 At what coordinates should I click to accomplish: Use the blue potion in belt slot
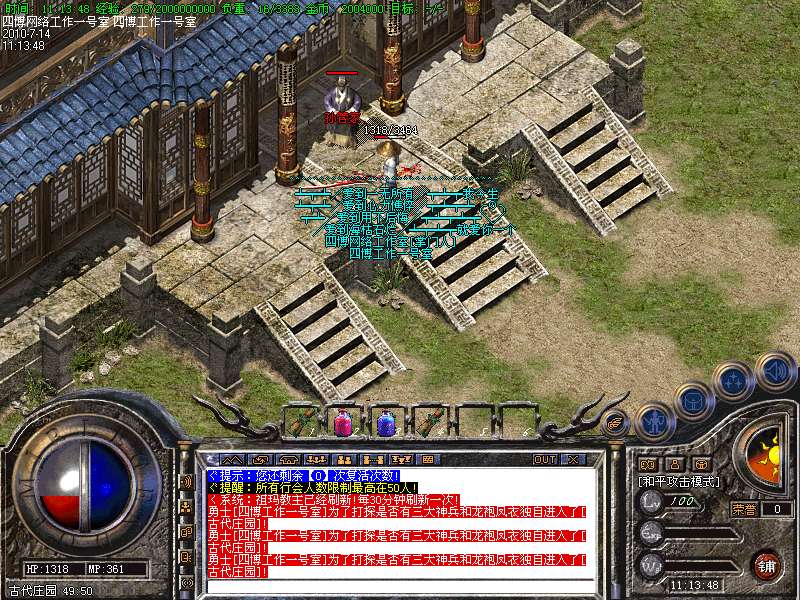point(385,422)
